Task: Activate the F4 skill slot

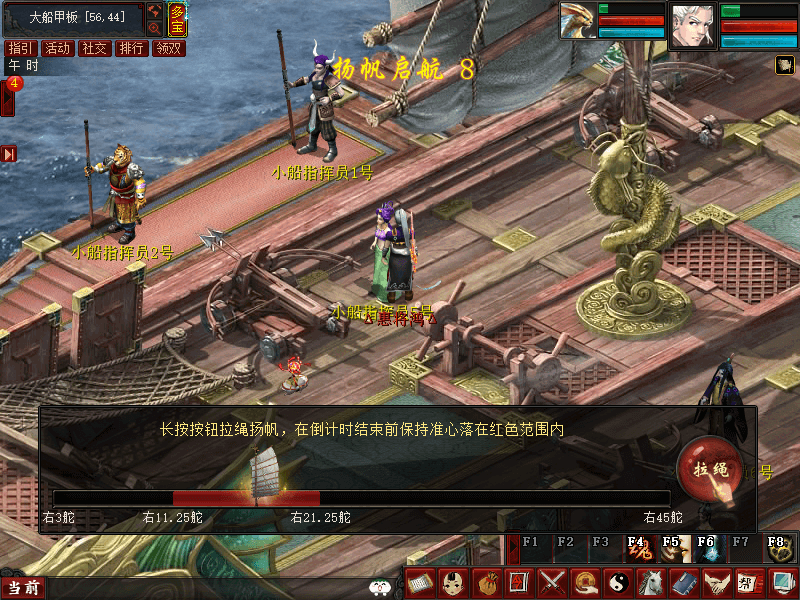Action: pyautogui.click(x=637, y=547)
